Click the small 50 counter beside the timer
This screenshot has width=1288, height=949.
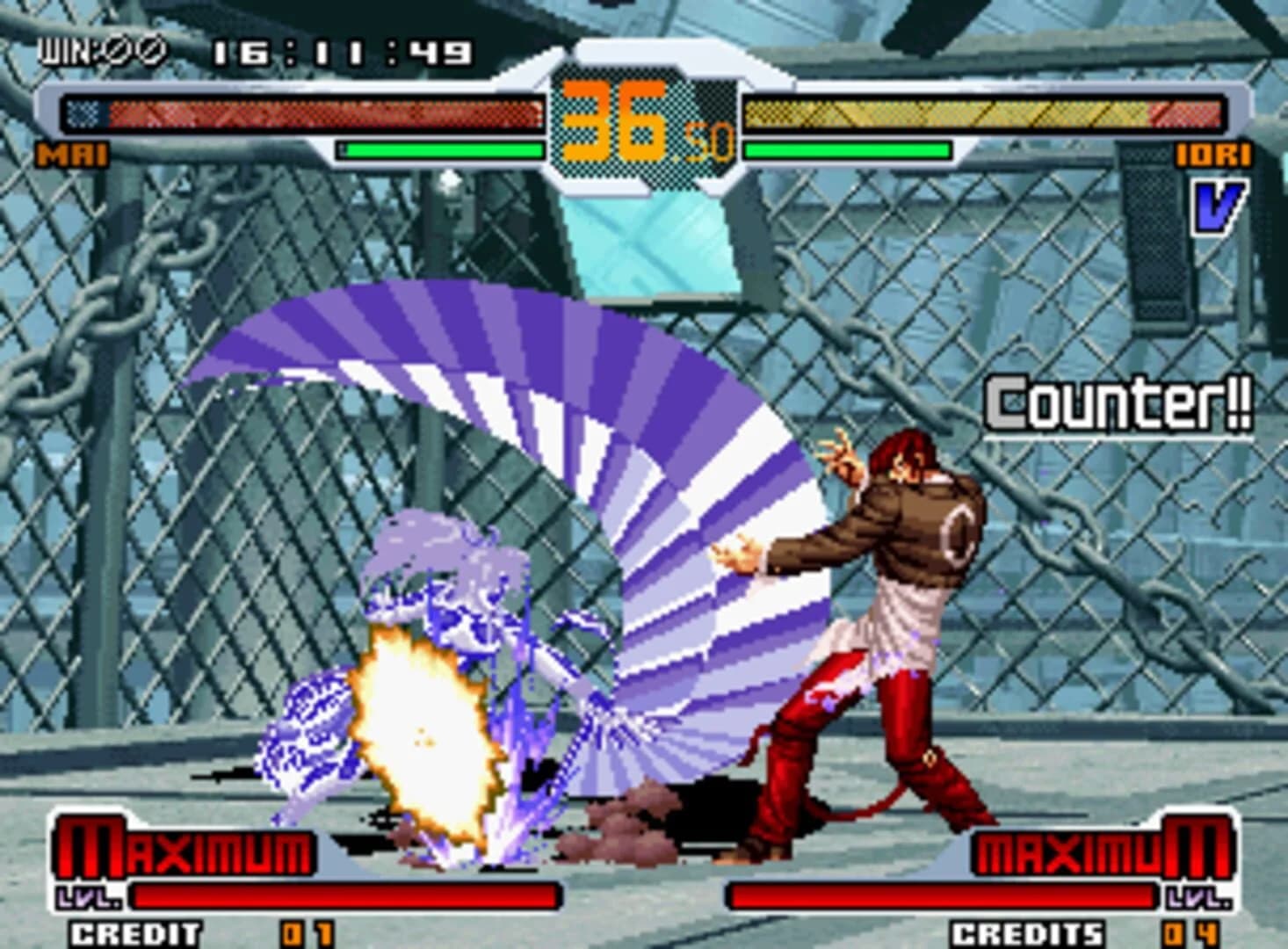click(708, 142)
